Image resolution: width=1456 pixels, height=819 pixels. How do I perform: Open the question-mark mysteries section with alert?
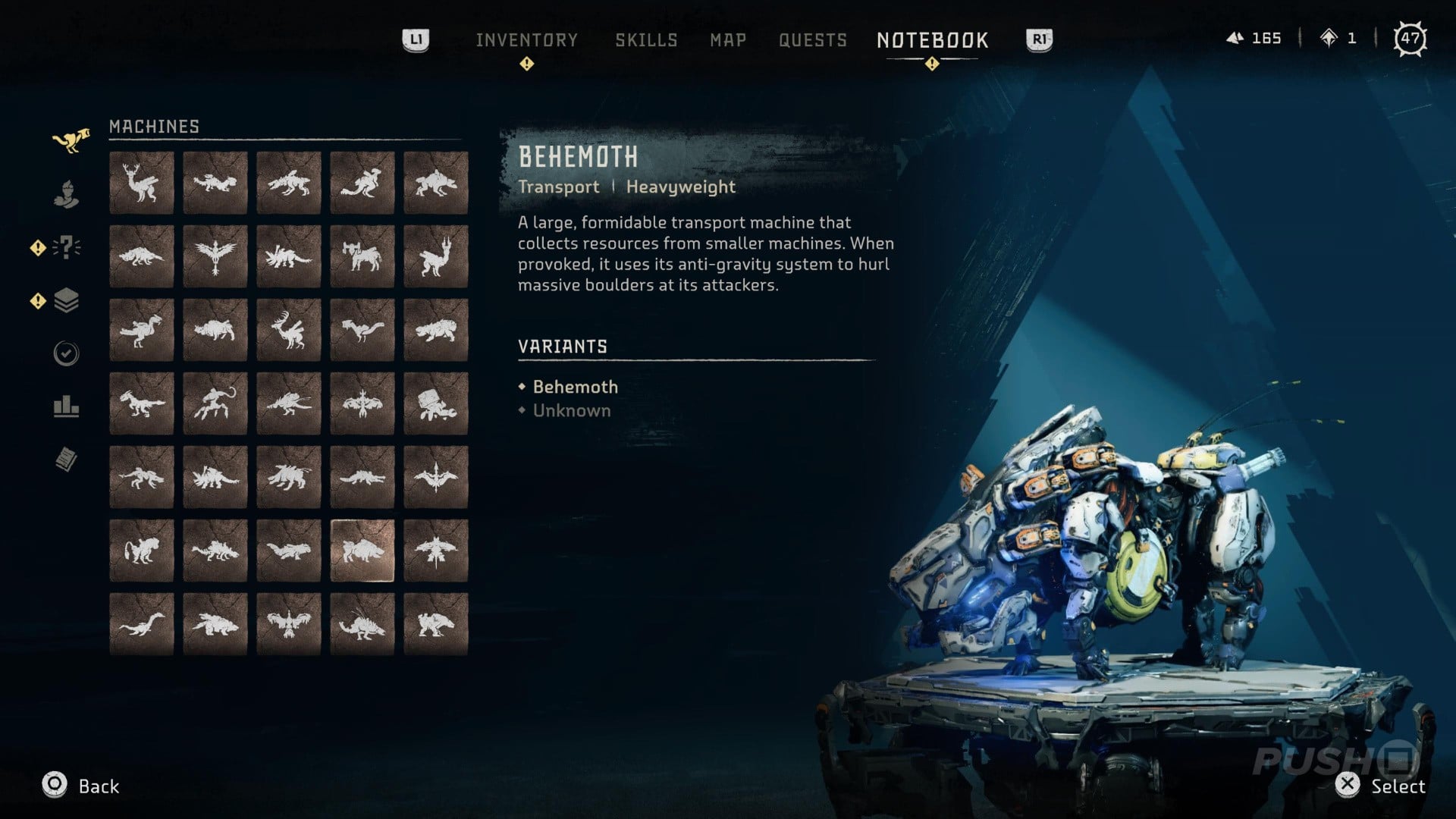pyautogui.click(x=67, y=246)
